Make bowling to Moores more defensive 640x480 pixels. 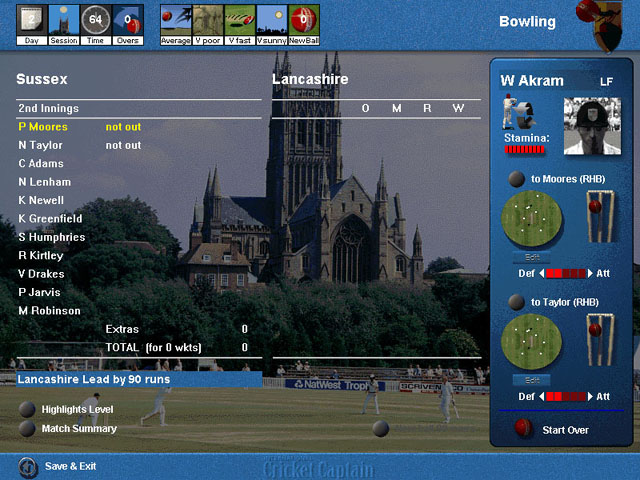[541, 273]
